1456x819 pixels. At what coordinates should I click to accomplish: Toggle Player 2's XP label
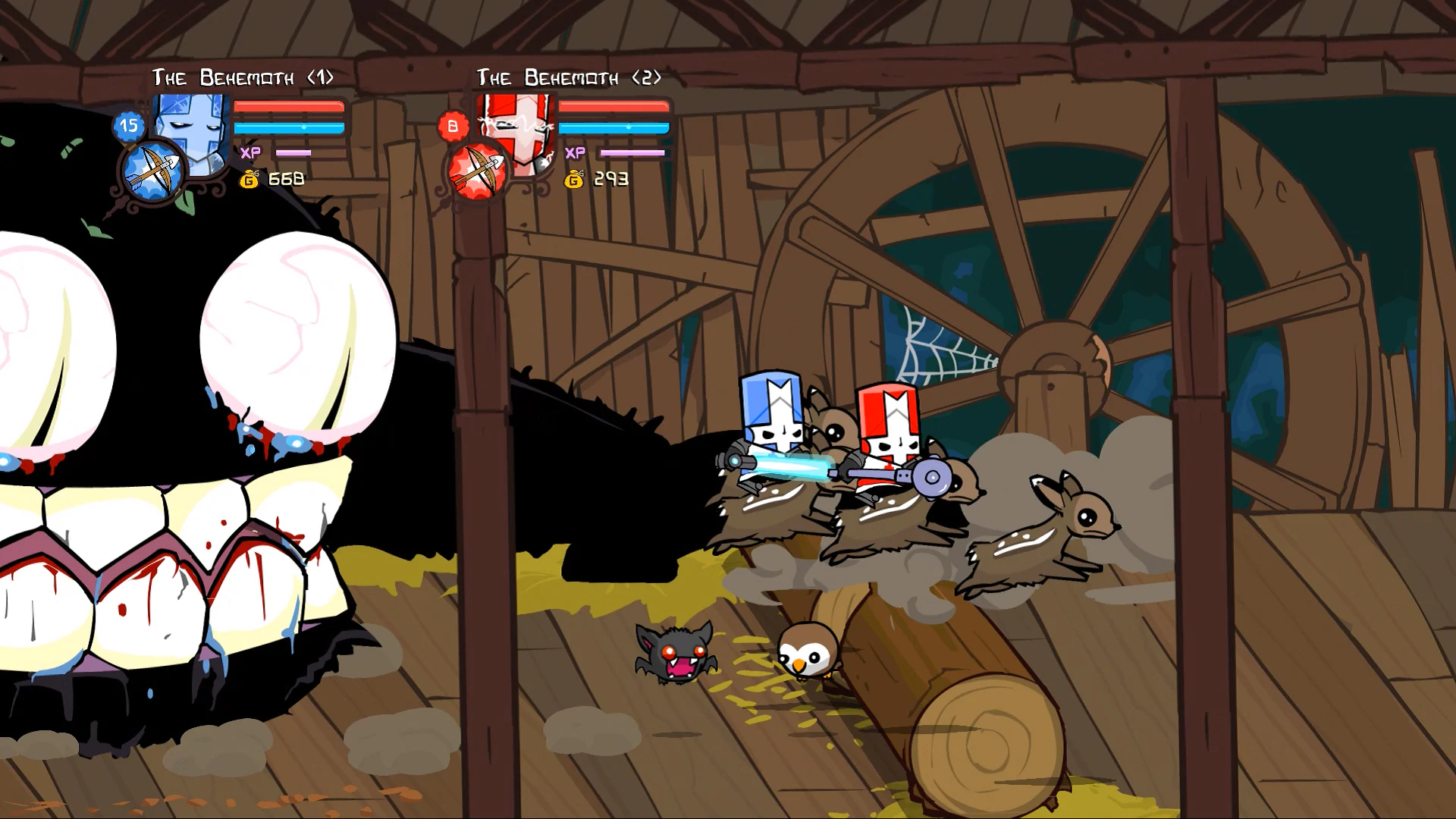coord(575,152)
